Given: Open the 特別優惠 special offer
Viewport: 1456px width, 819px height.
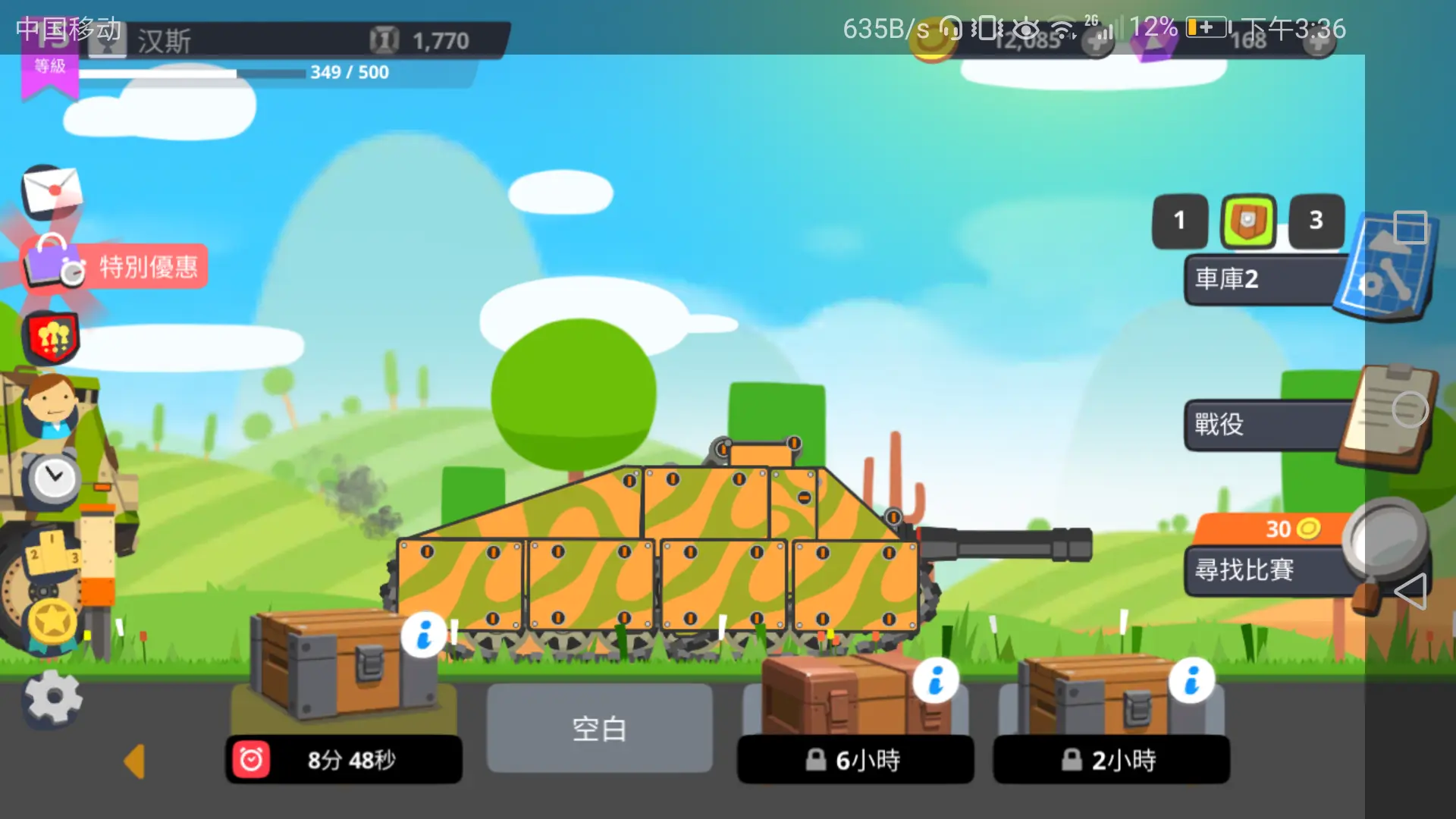Looking at the screenshot, I should click(115, 266).
